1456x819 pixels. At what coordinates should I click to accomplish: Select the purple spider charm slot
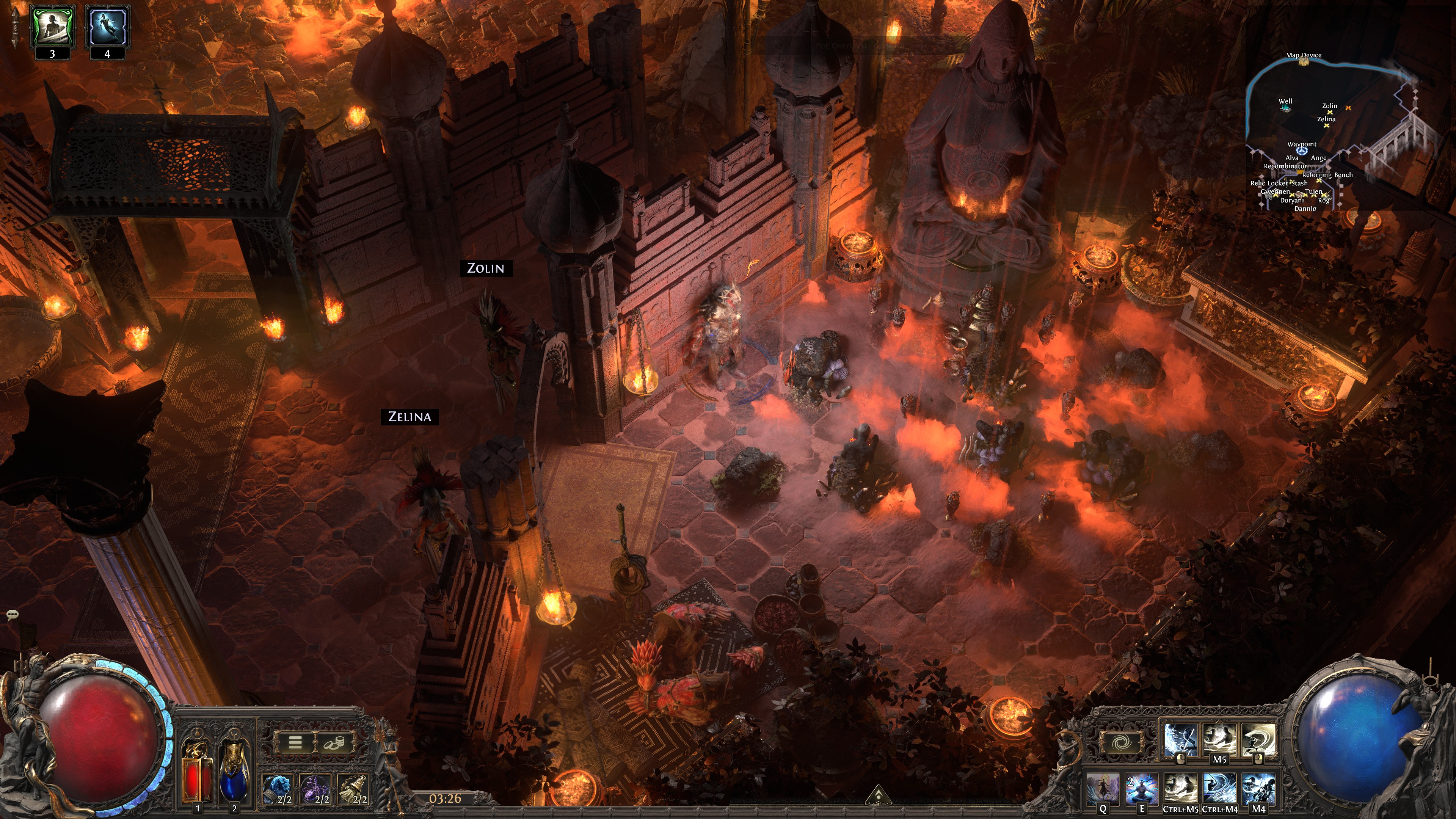(x=315, y=789)
